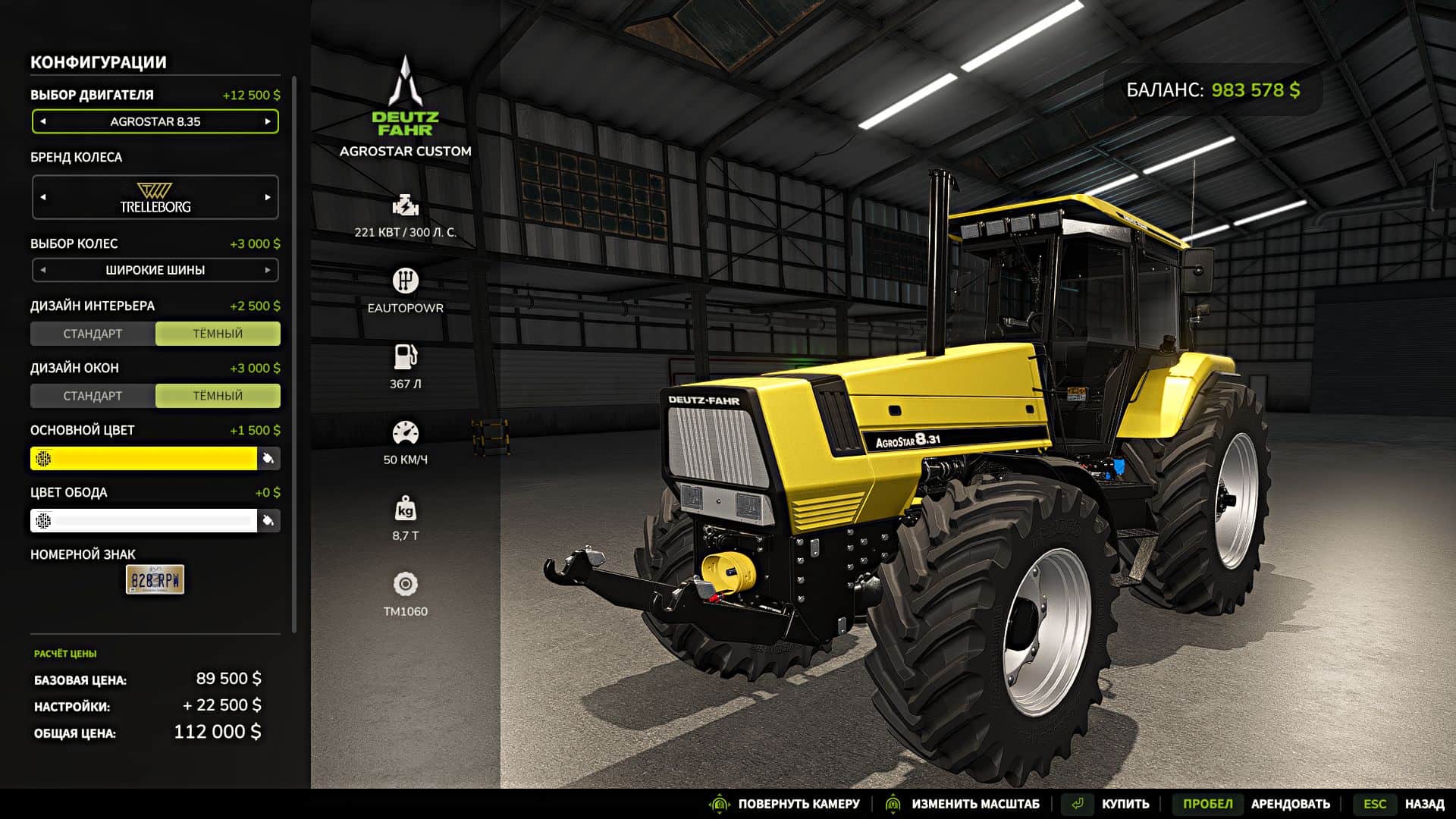
Task: Open the white rim color picker
Action: coord(144,520)
